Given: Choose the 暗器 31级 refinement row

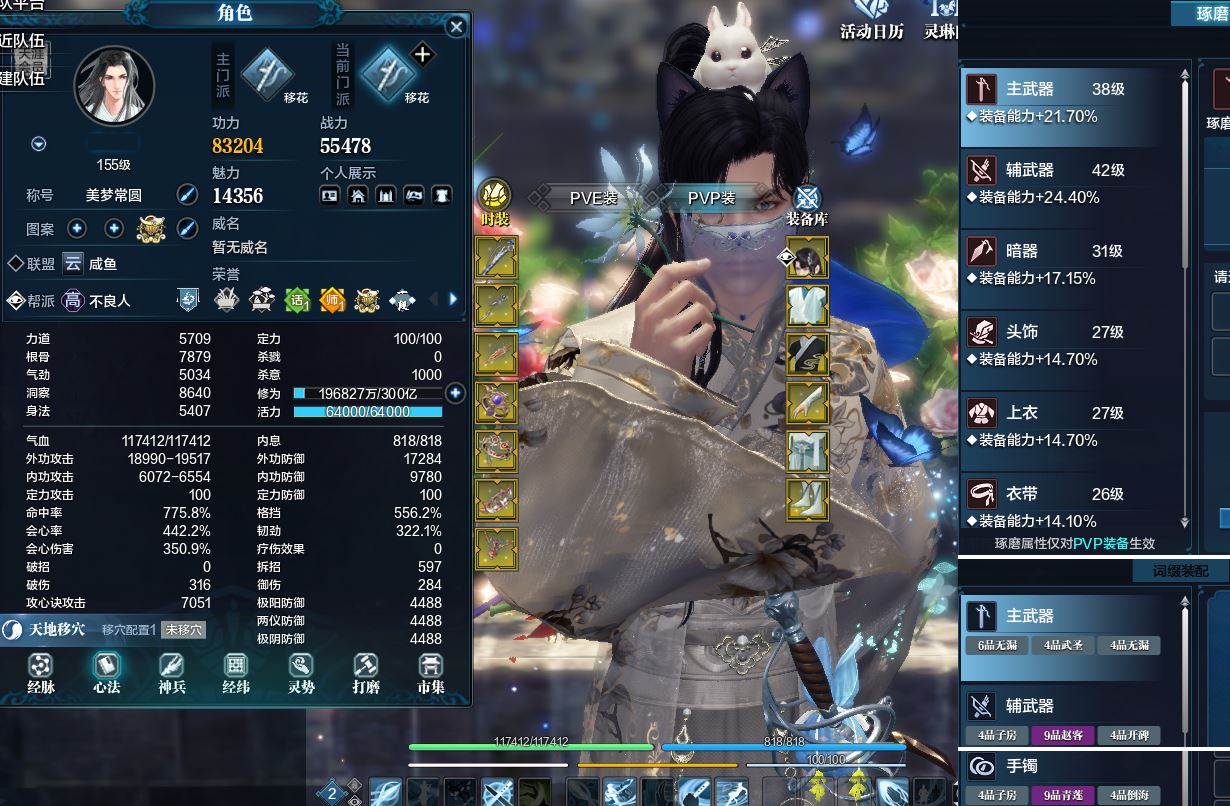Looking at the screenshot, I should point(1071,263).
